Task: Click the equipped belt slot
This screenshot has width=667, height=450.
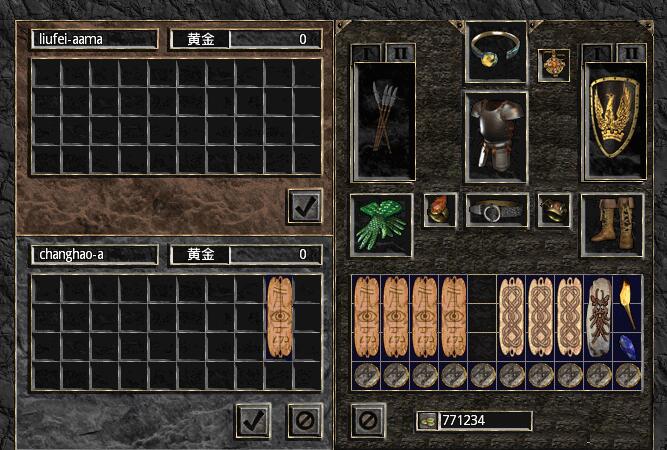Action: coord(496,212)
